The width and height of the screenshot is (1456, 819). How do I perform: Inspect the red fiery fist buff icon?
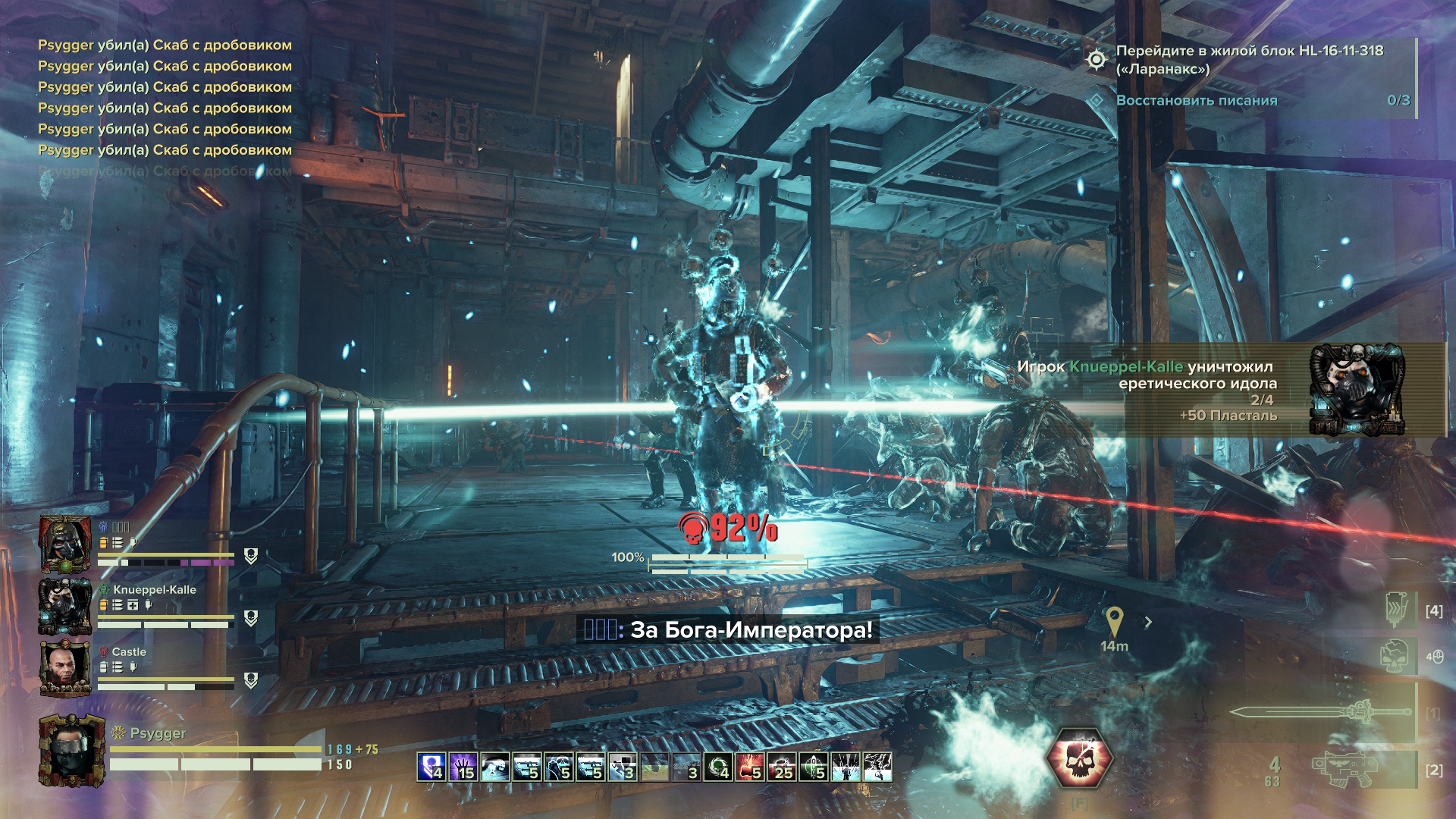(x=749, y=767)
